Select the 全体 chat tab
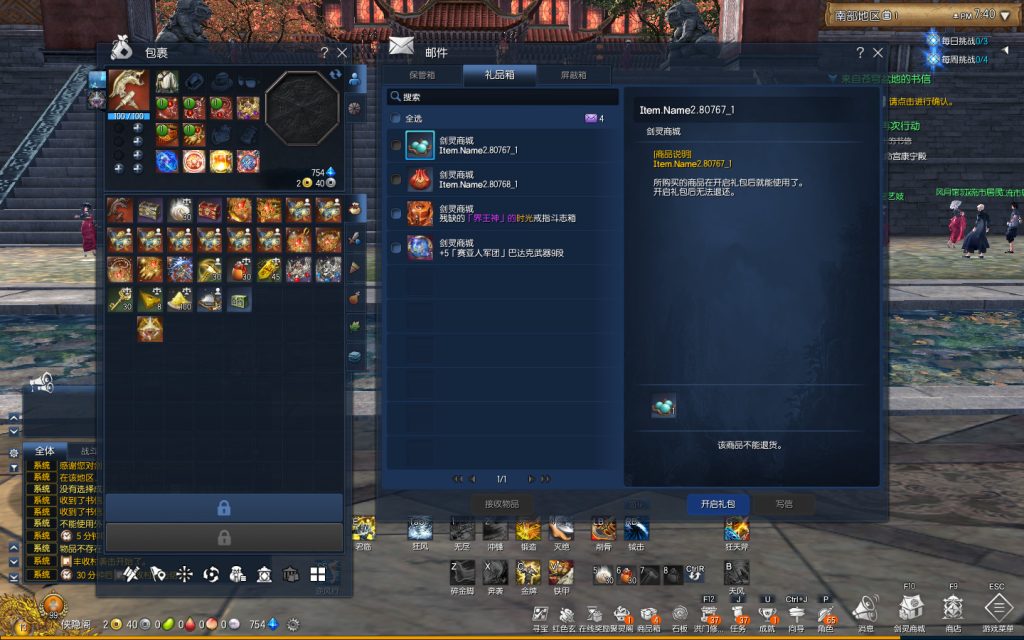Screen dimensions: 1024x640 [x=44, y=451]
